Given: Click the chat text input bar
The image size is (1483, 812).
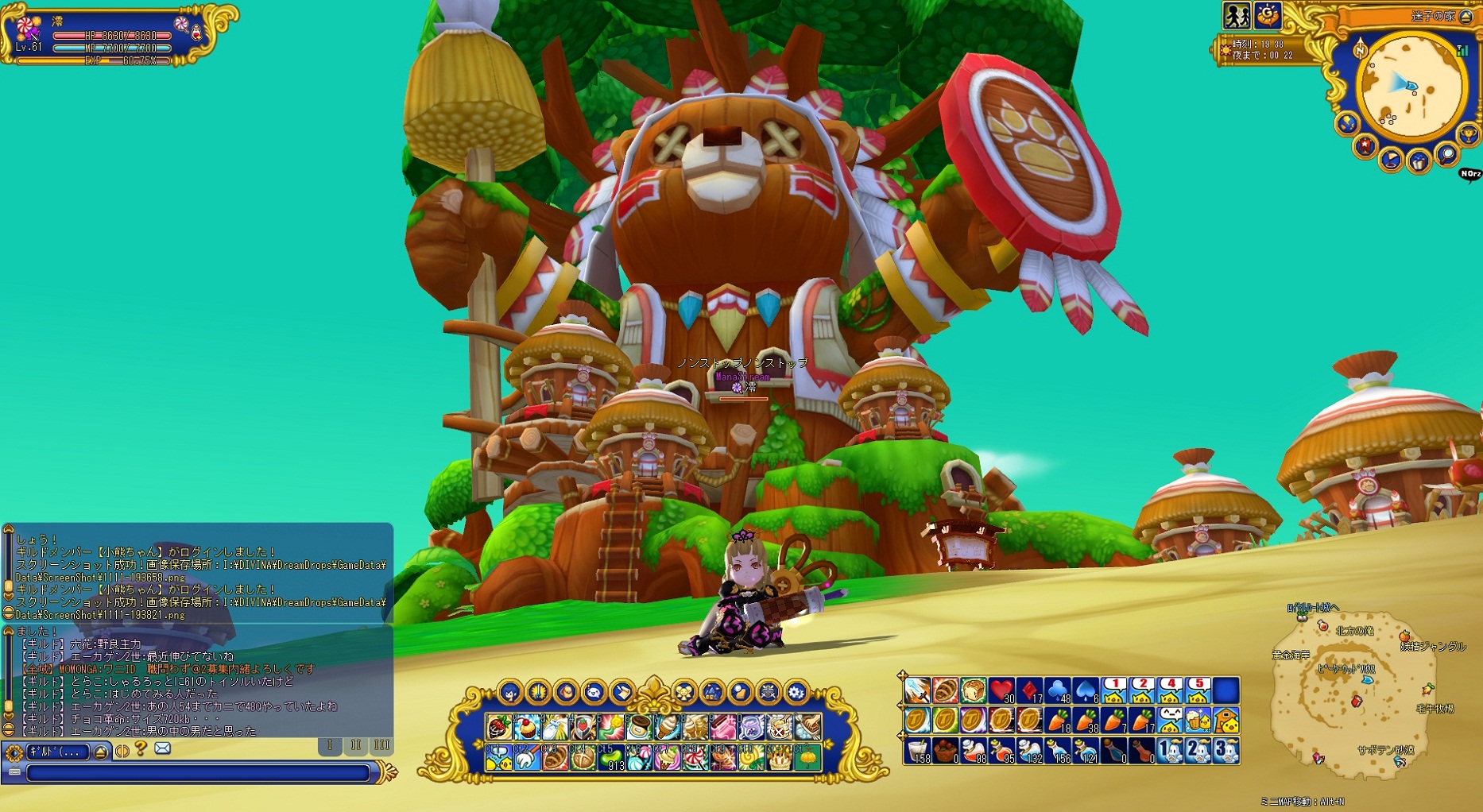Looking at the screenshot, I should (x=199, y=772).
